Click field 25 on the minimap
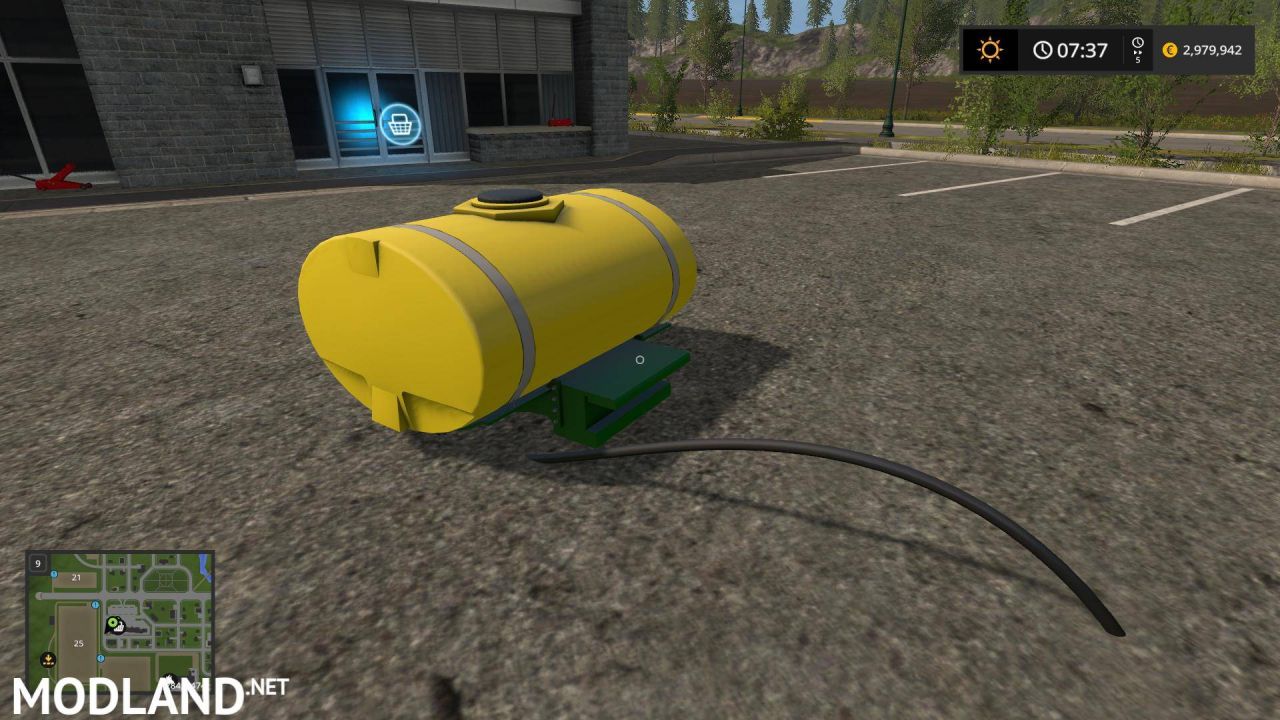The image size is (1280, 720). coord(78,644)
